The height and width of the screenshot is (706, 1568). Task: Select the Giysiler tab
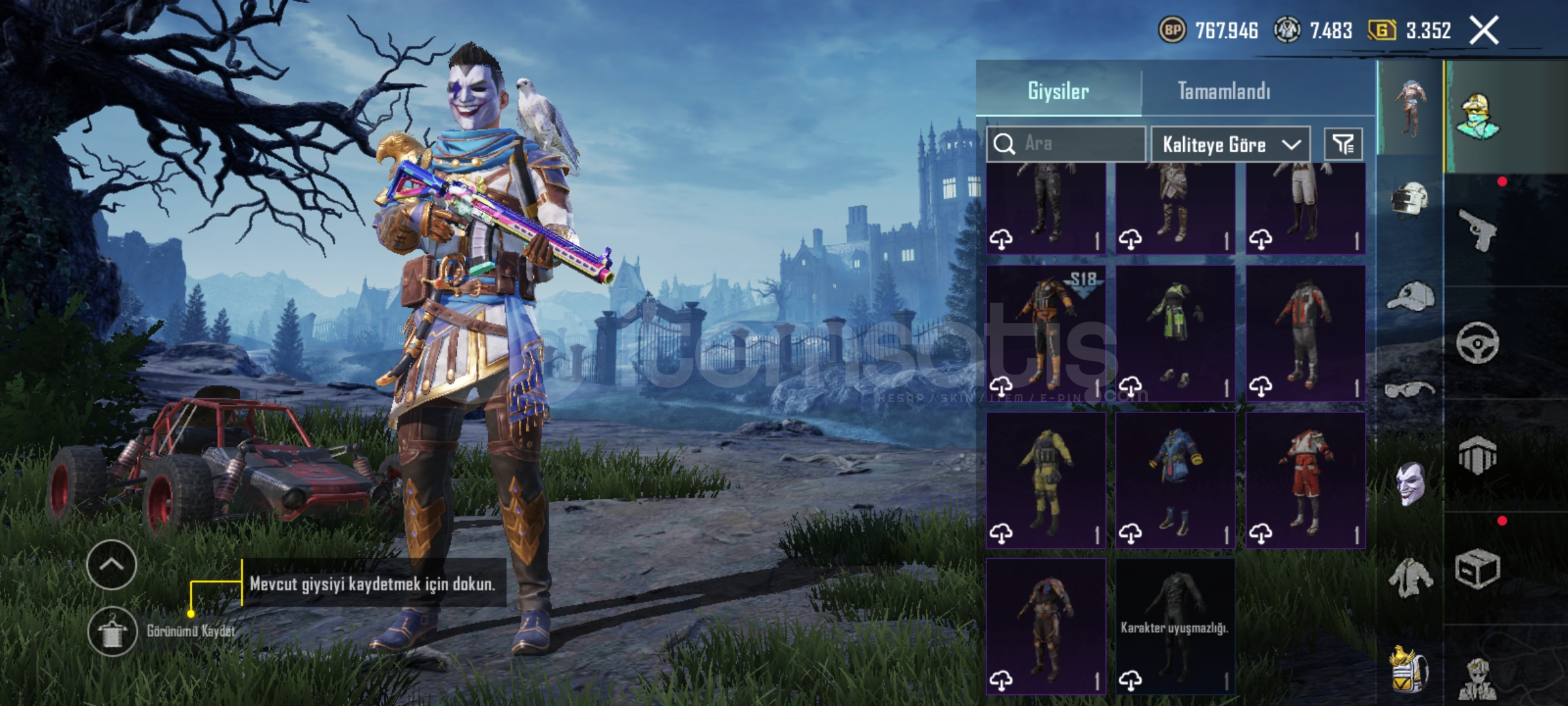pyautogui.click(x=1058, y=91)
